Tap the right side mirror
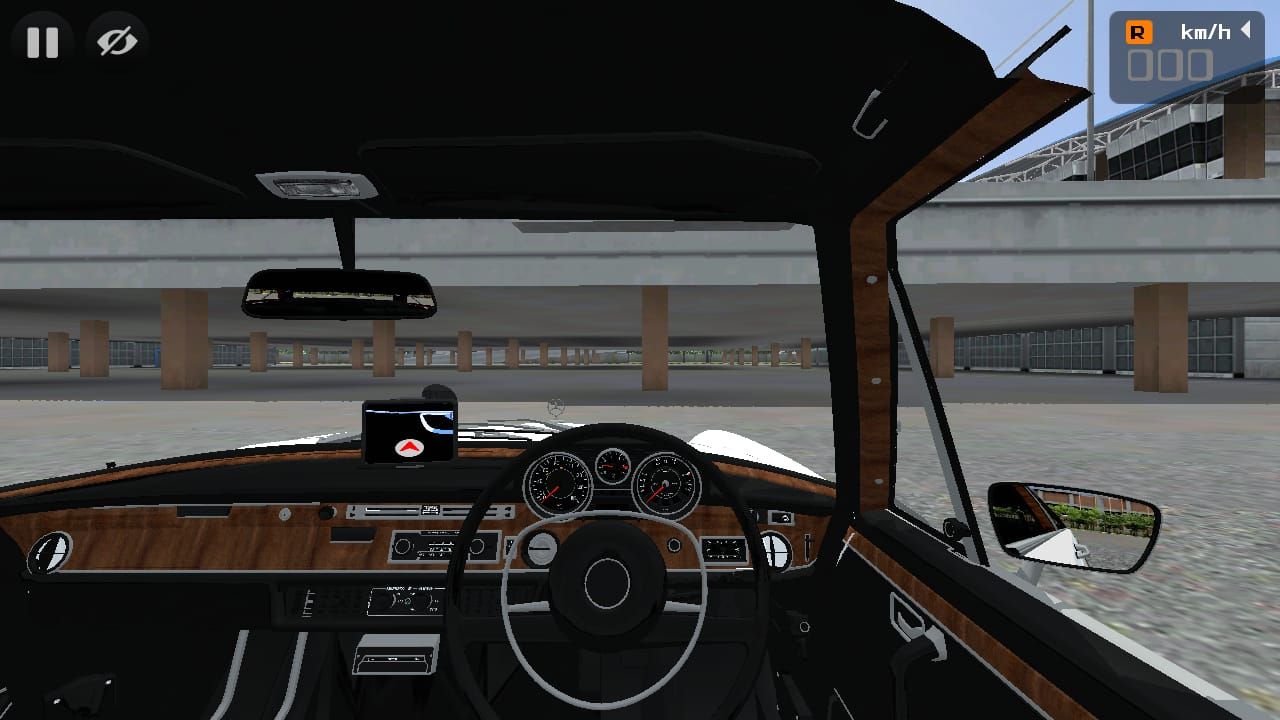The image size is (1280, 720). click(x=1073, y=530)
